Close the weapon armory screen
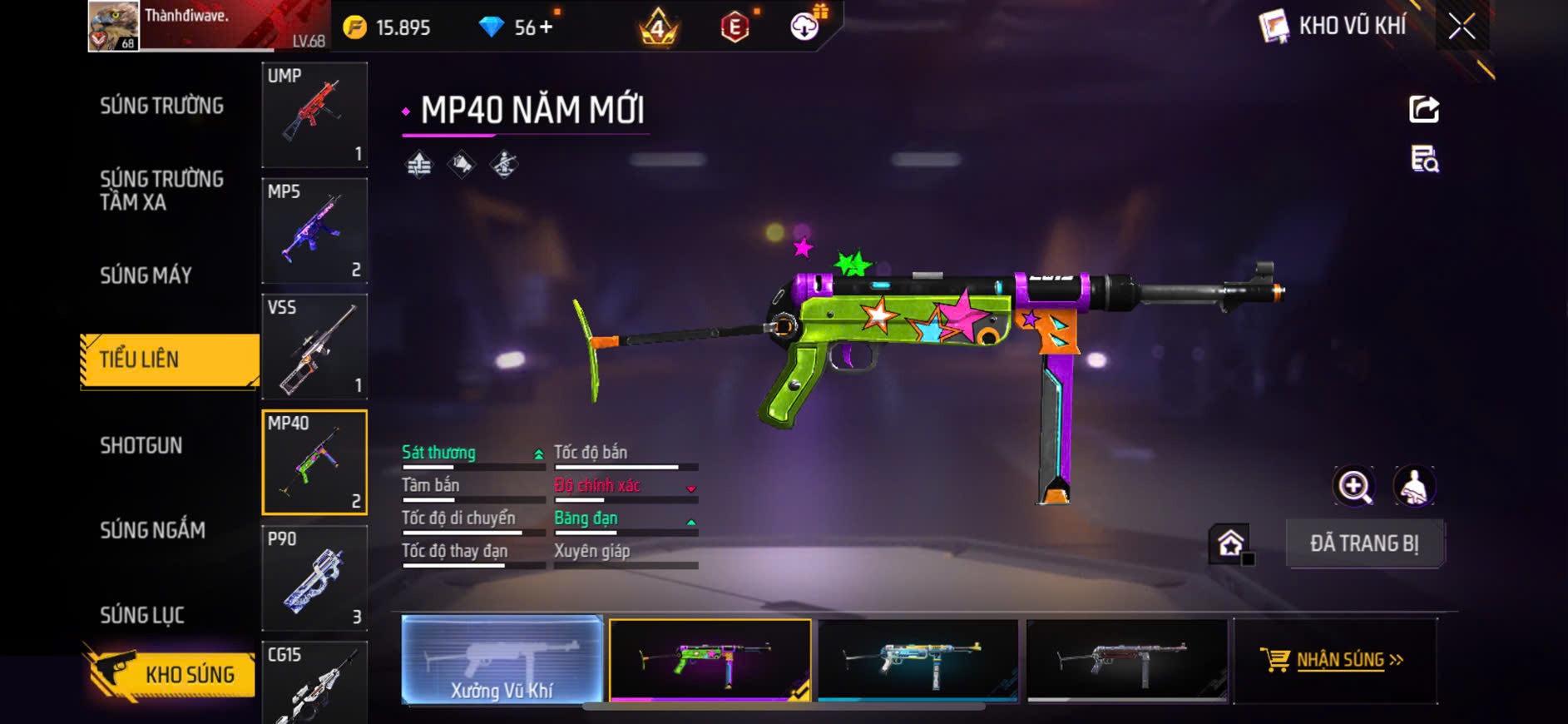Image resolution: width=1568 pixels, height=724 pixels. 1462,27
